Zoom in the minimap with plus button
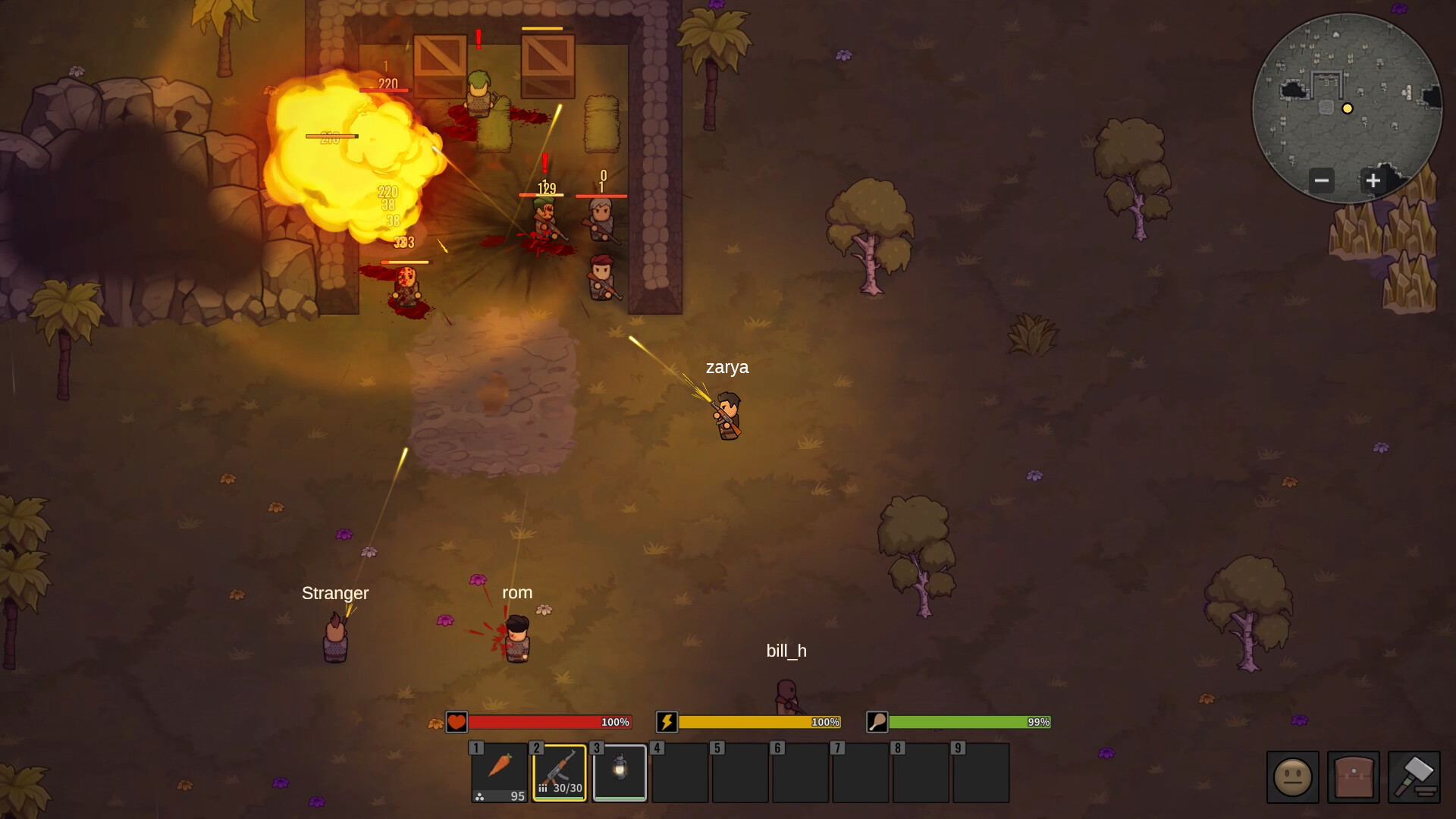 pyautogui.click(x=1373, y=180)
